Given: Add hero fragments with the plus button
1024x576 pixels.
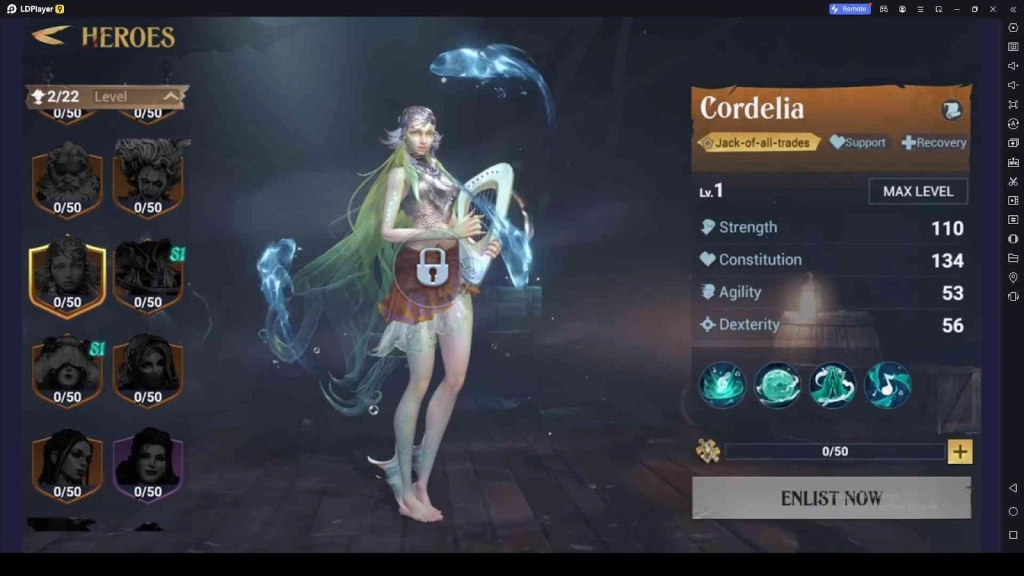Looking at the screenshot, I should [960, 452].
